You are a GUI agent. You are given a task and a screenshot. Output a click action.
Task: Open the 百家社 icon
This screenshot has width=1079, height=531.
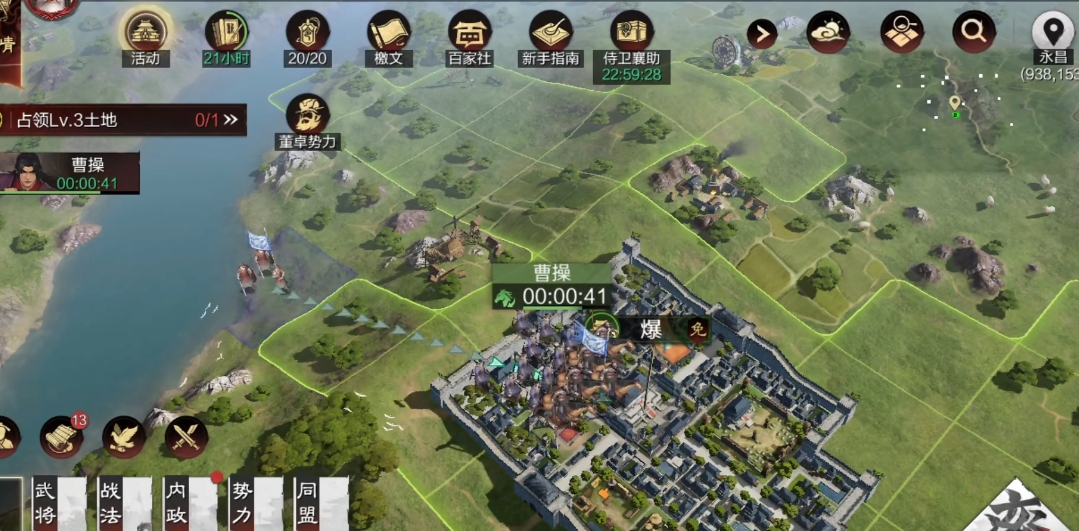469,34
